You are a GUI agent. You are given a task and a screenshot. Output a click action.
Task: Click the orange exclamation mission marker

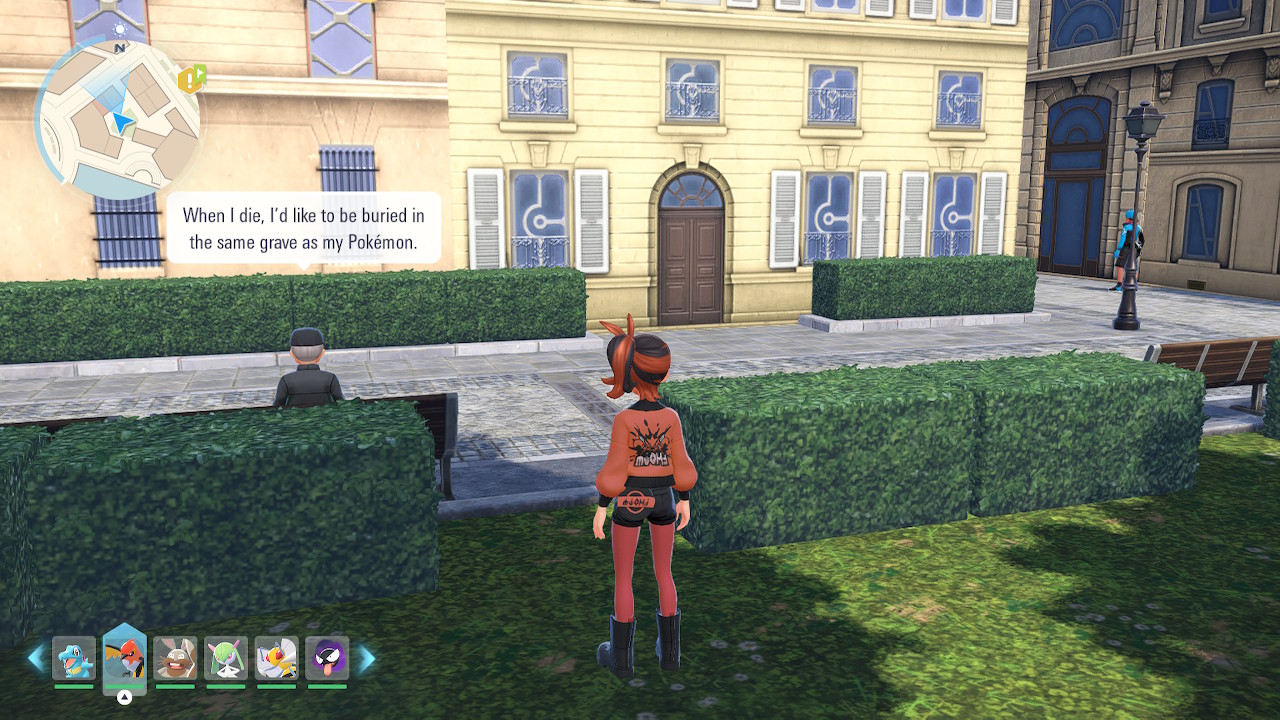pos(191,79)
